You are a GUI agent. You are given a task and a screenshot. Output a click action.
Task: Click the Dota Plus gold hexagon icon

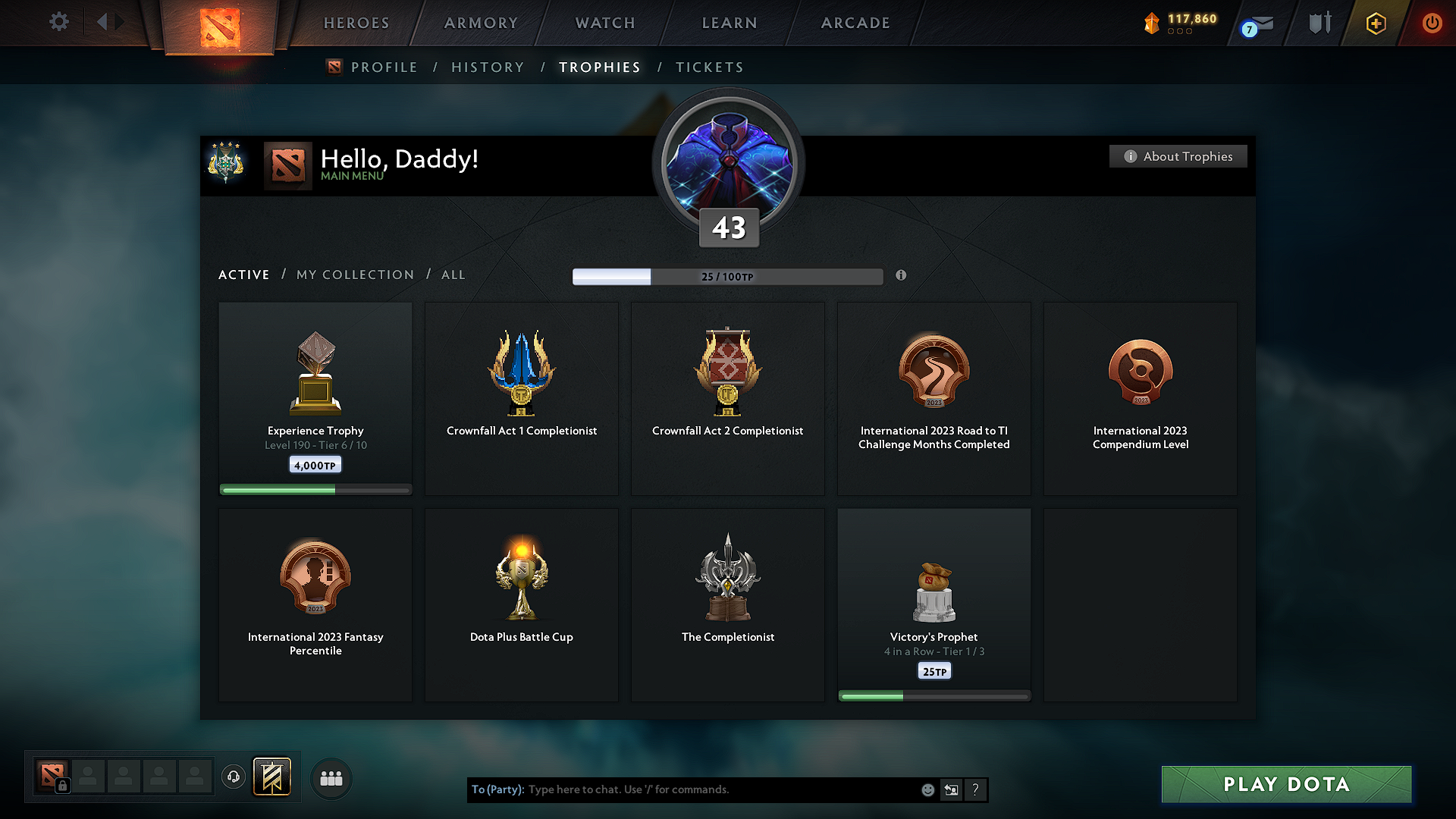click(1375, 24)
